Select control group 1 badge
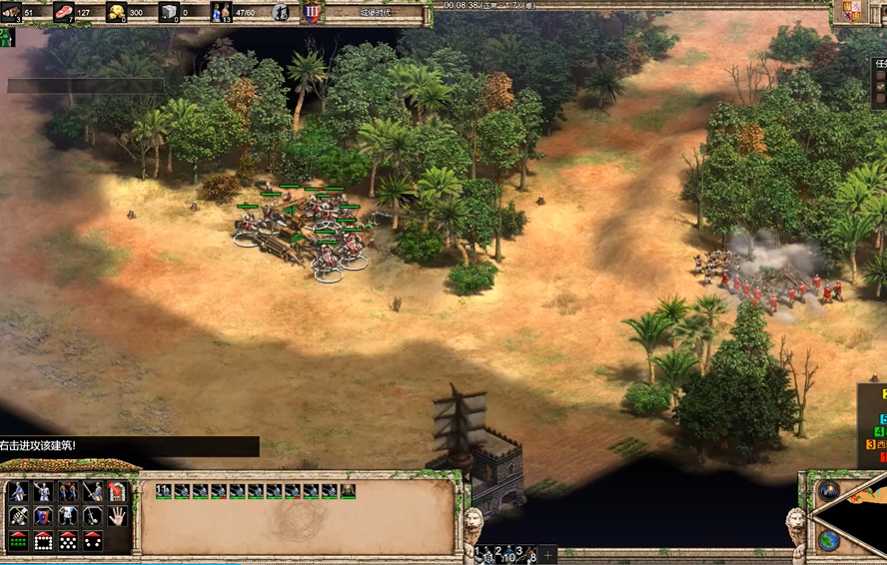Viewport: 887px width, 565px height. point(478,551)
